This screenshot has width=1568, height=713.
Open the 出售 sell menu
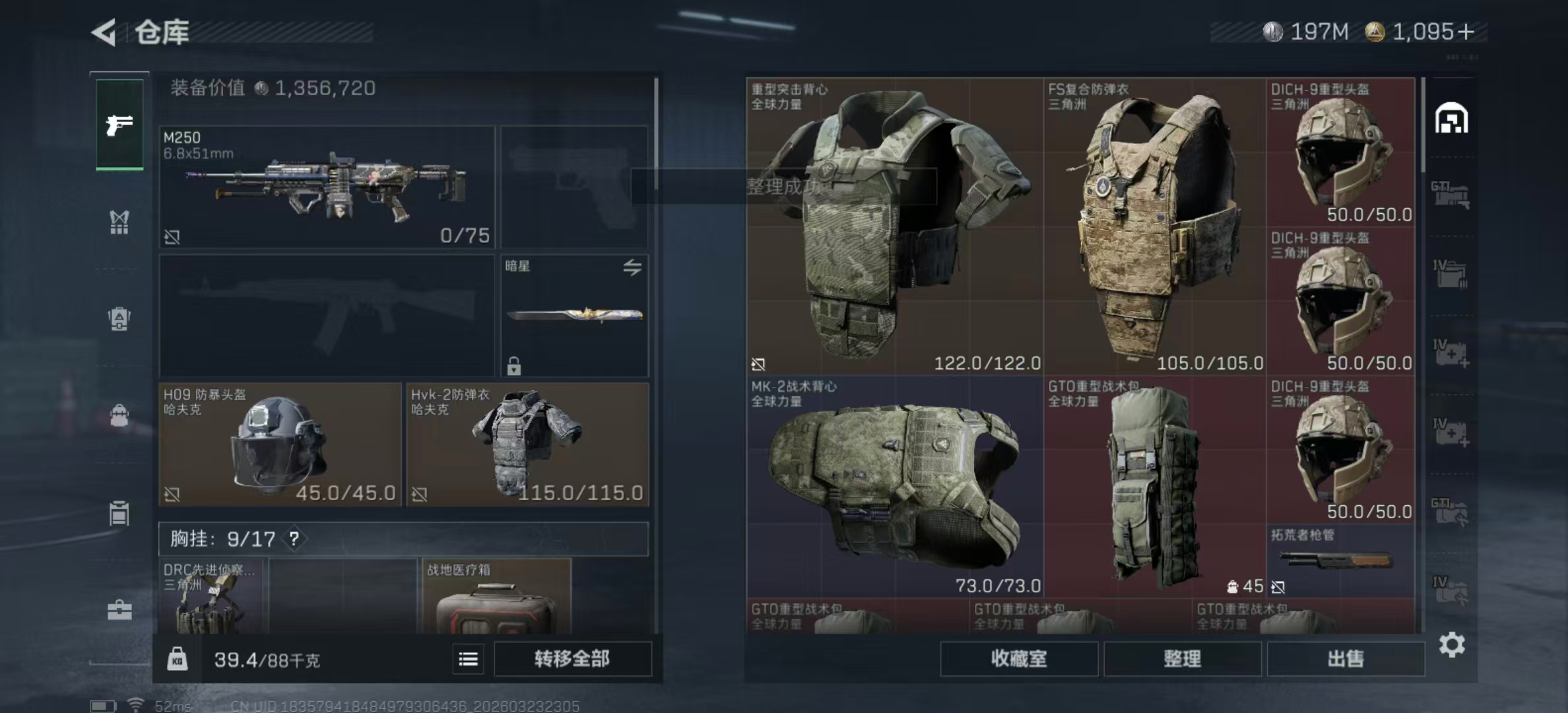[x=1345, y=659]
